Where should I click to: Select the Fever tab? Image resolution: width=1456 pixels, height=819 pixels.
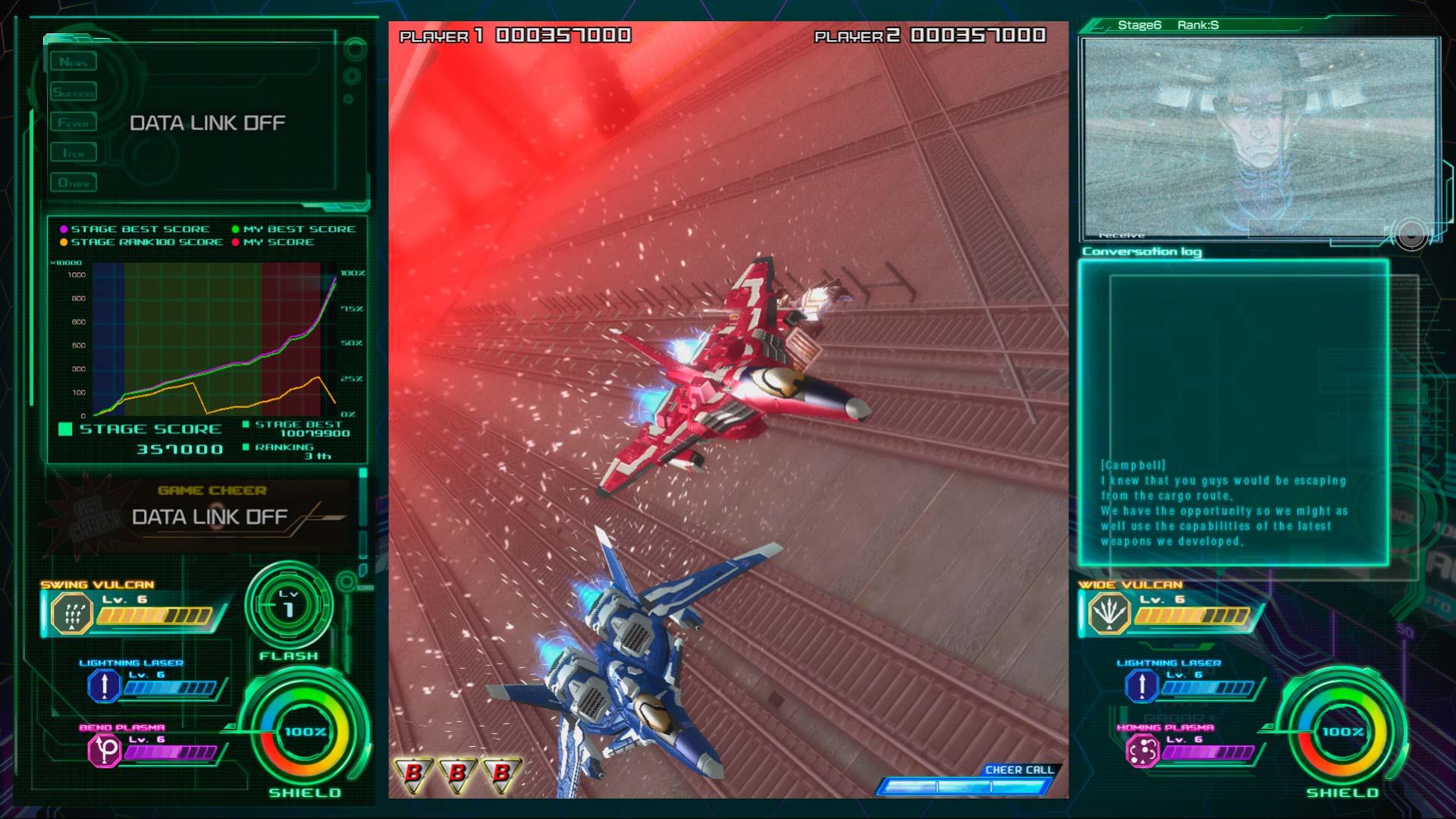tap(74, 123)
